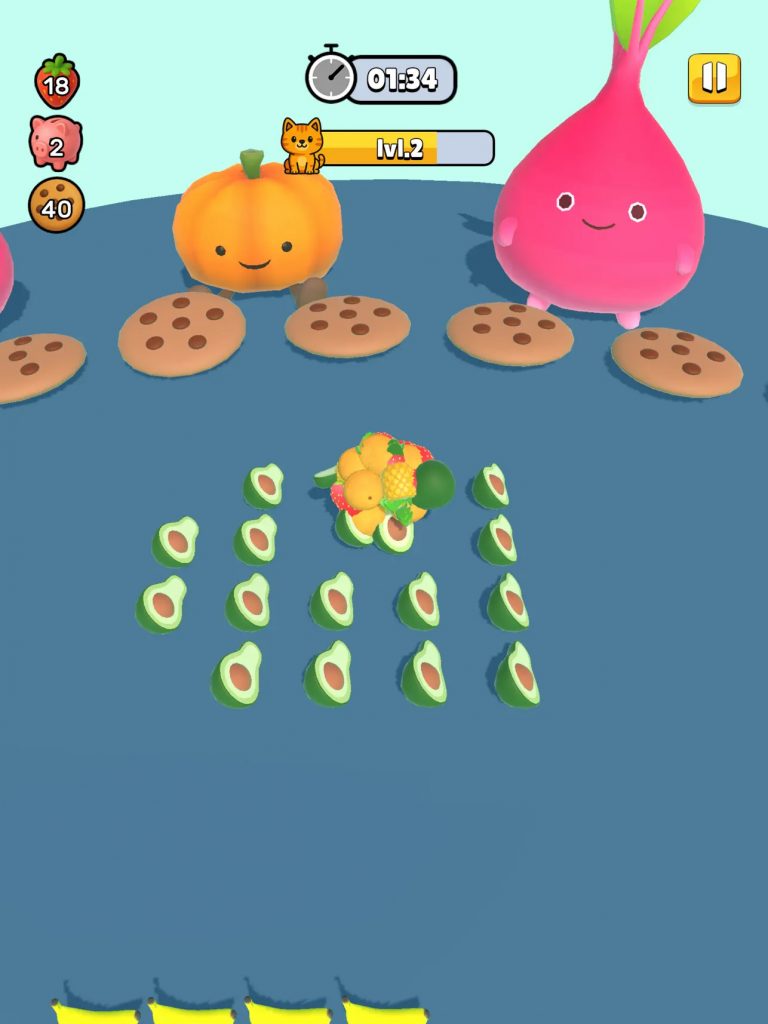Viewport: 768px width, 1024px height.
Task: Tap the orange cat level icon
Action: [301, 146]
